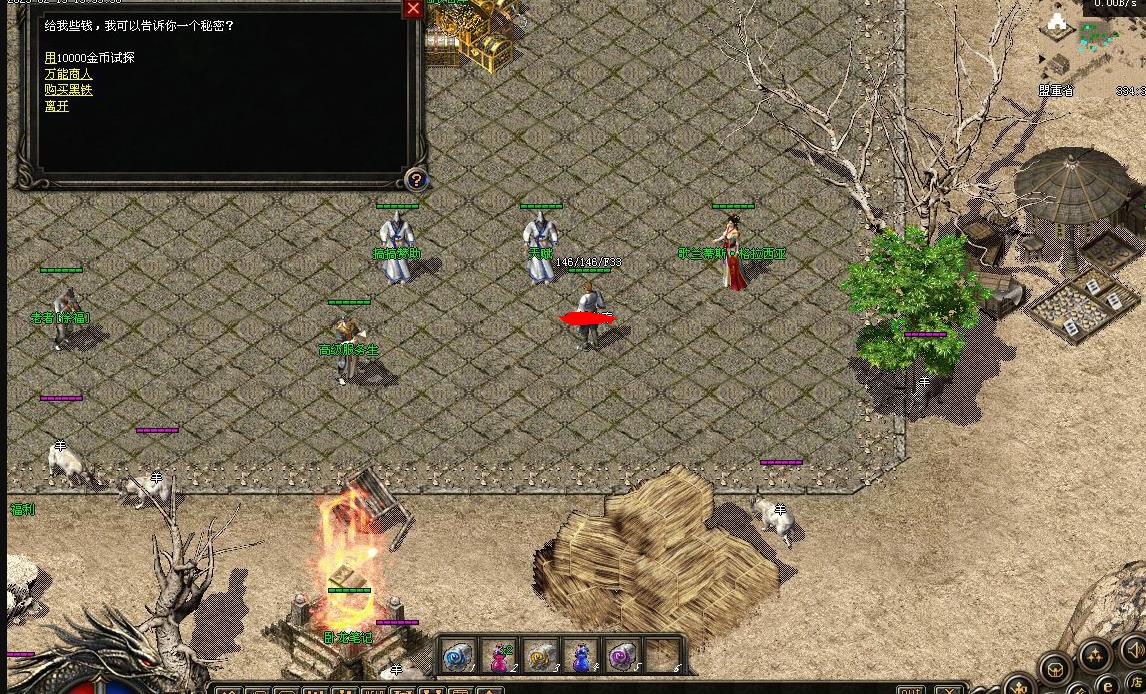Viewport: 1146px width, 694px height.
Task: Close the NPC dialogue window
Action: pos(413,9)
